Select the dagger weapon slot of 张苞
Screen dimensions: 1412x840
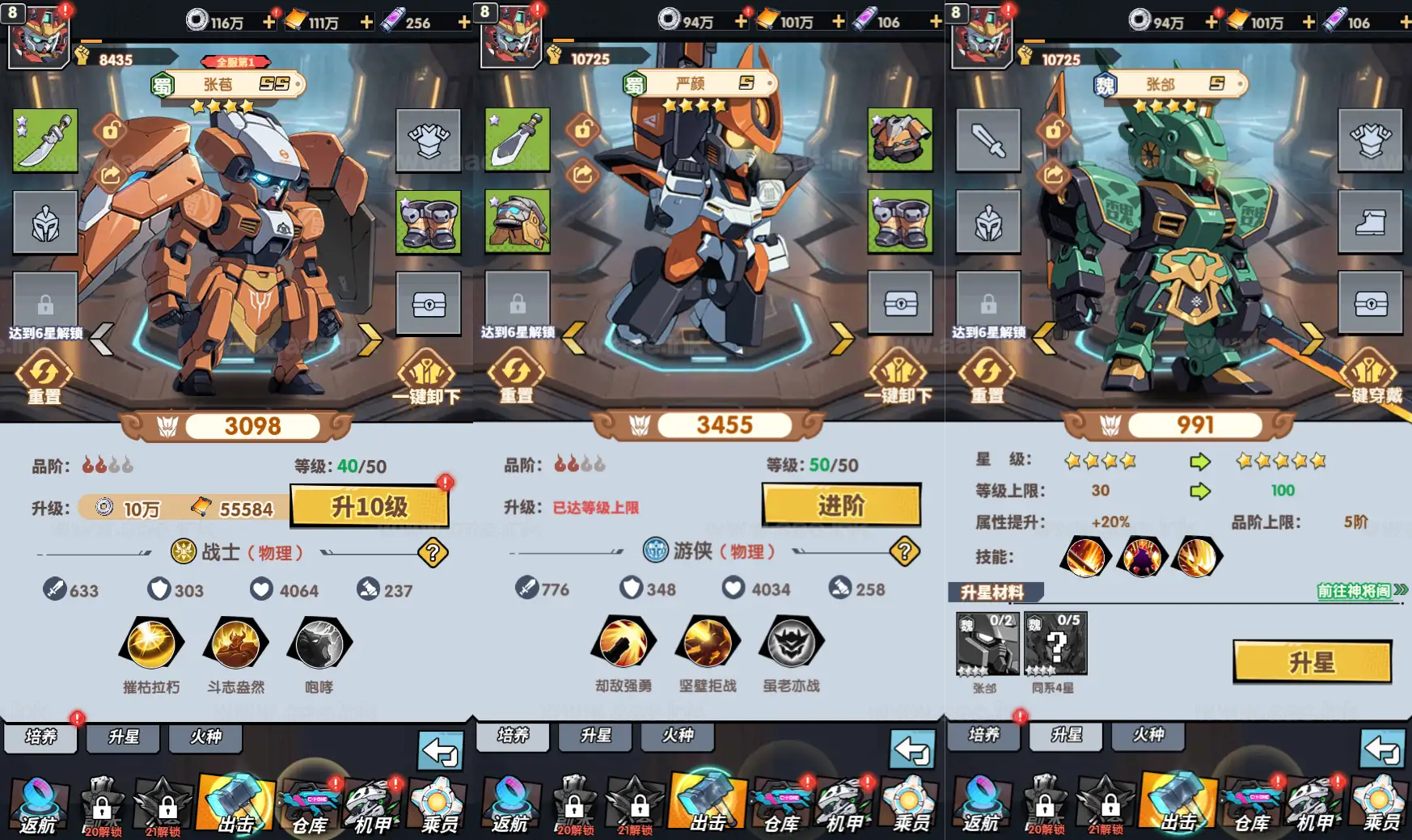46,141
